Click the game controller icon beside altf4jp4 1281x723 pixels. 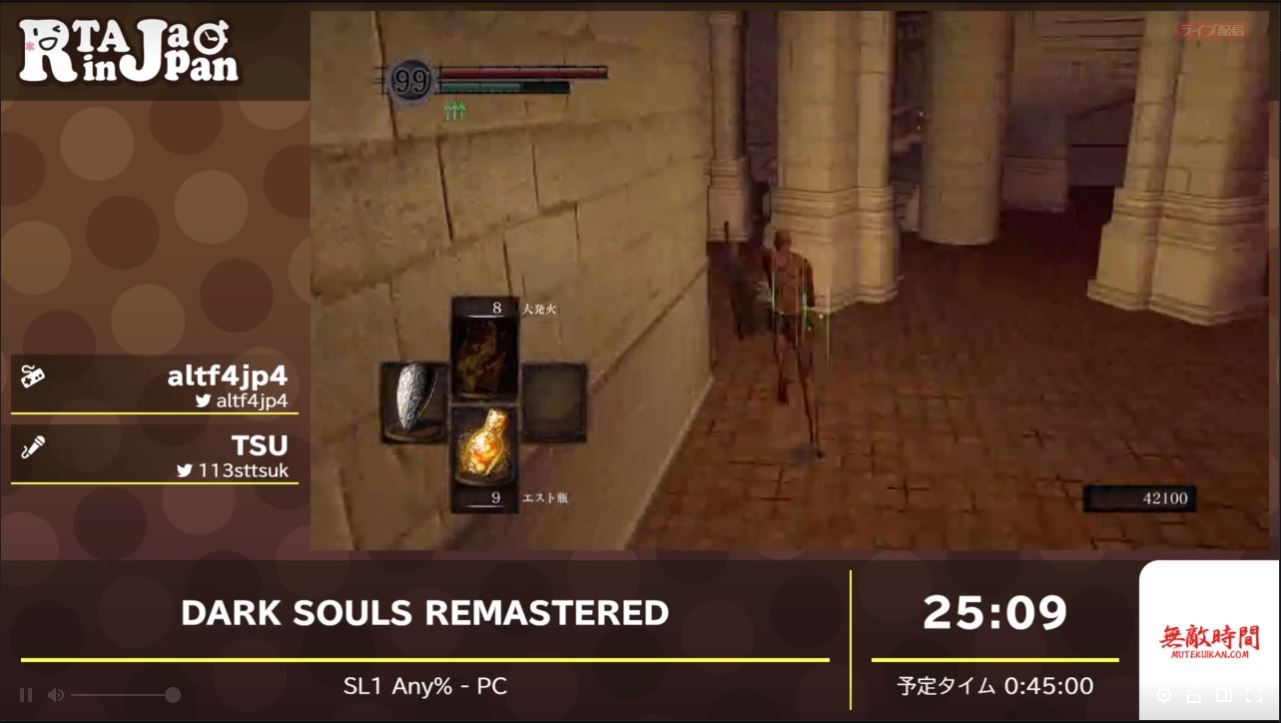click(34, 377)
